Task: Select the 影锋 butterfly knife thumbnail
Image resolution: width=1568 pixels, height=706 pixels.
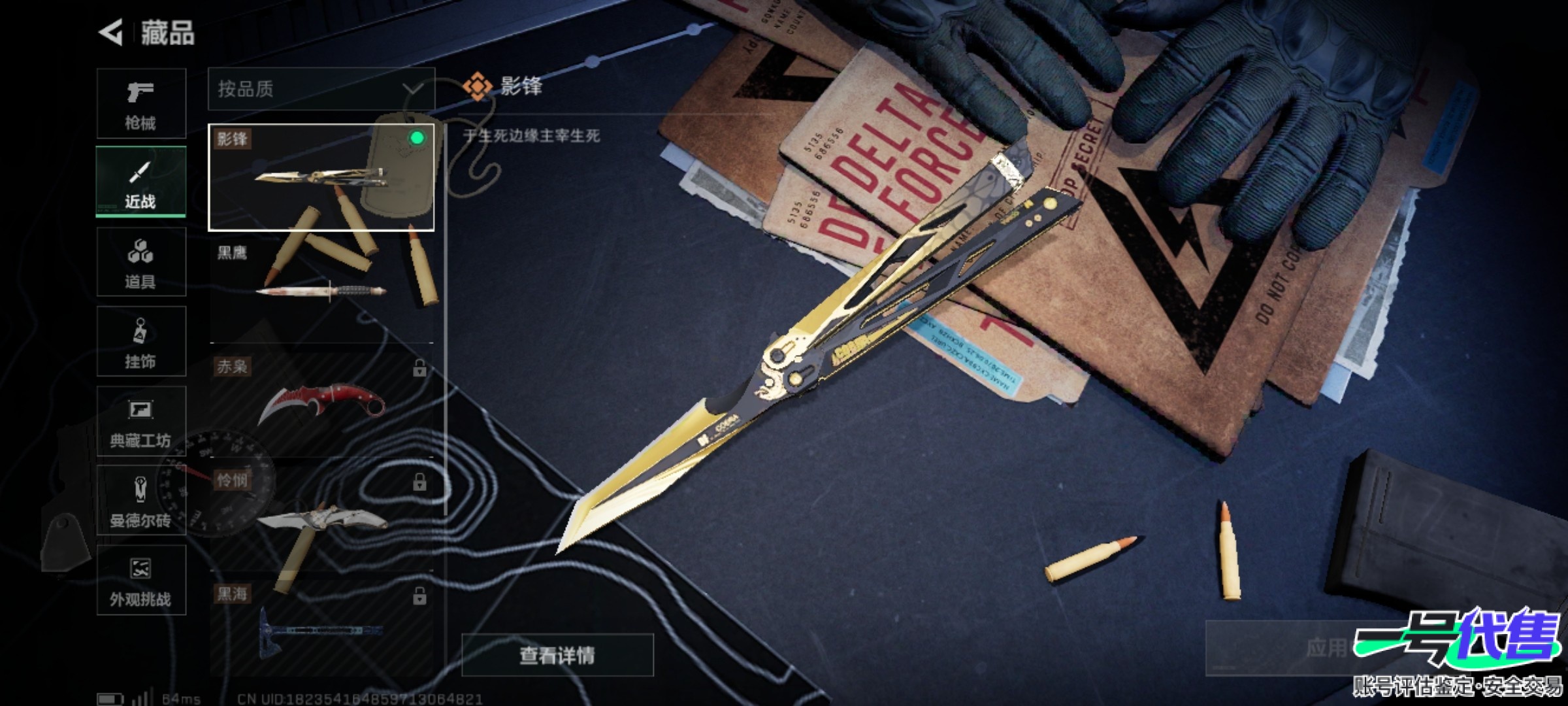Action: click(321, 177)
